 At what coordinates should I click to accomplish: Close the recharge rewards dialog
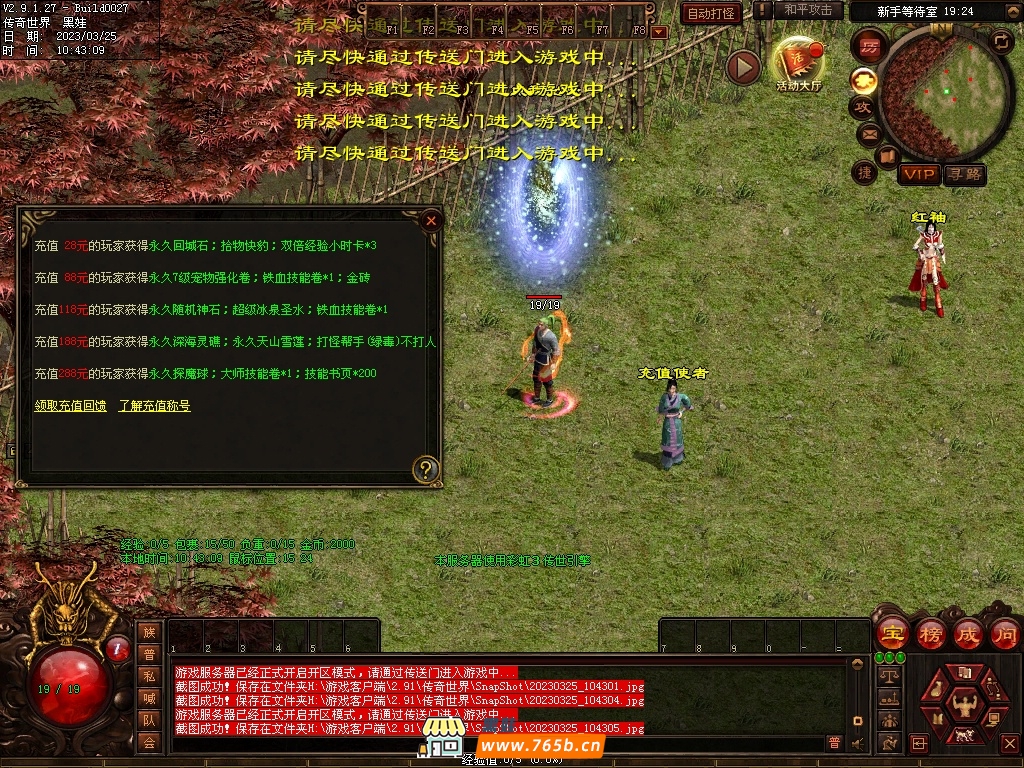pyautogui.click(x=431, y=220)
